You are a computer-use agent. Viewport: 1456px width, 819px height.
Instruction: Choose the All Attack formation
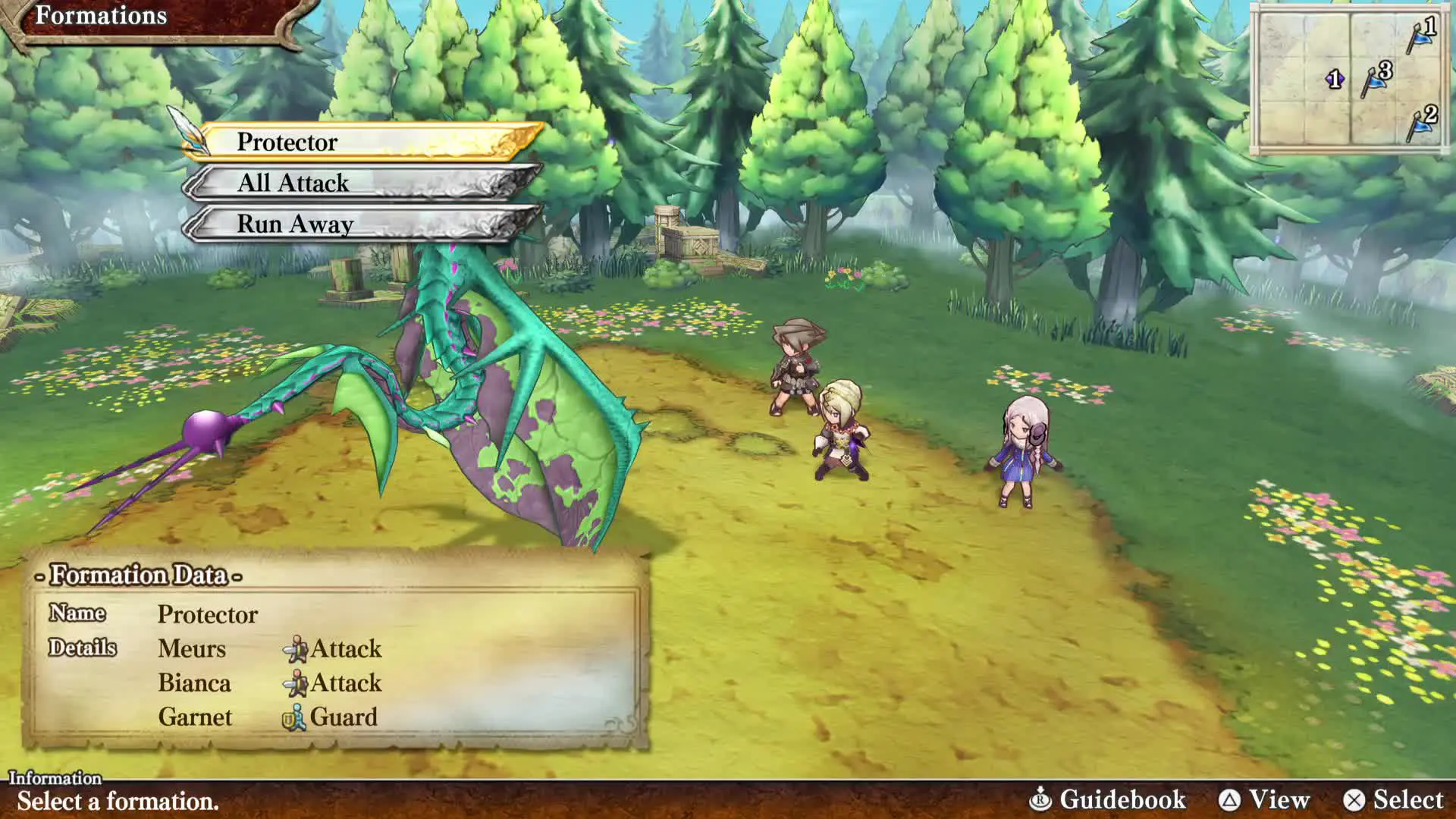[x=364, y=183]
